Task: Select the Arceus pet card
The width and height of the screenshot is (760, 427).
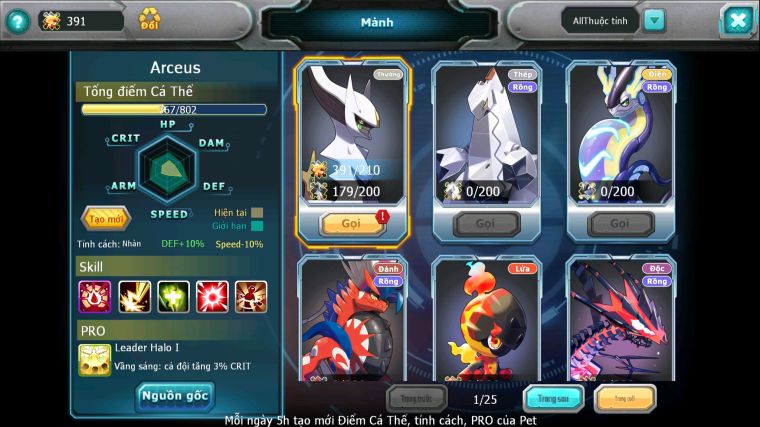Action: 352,135
